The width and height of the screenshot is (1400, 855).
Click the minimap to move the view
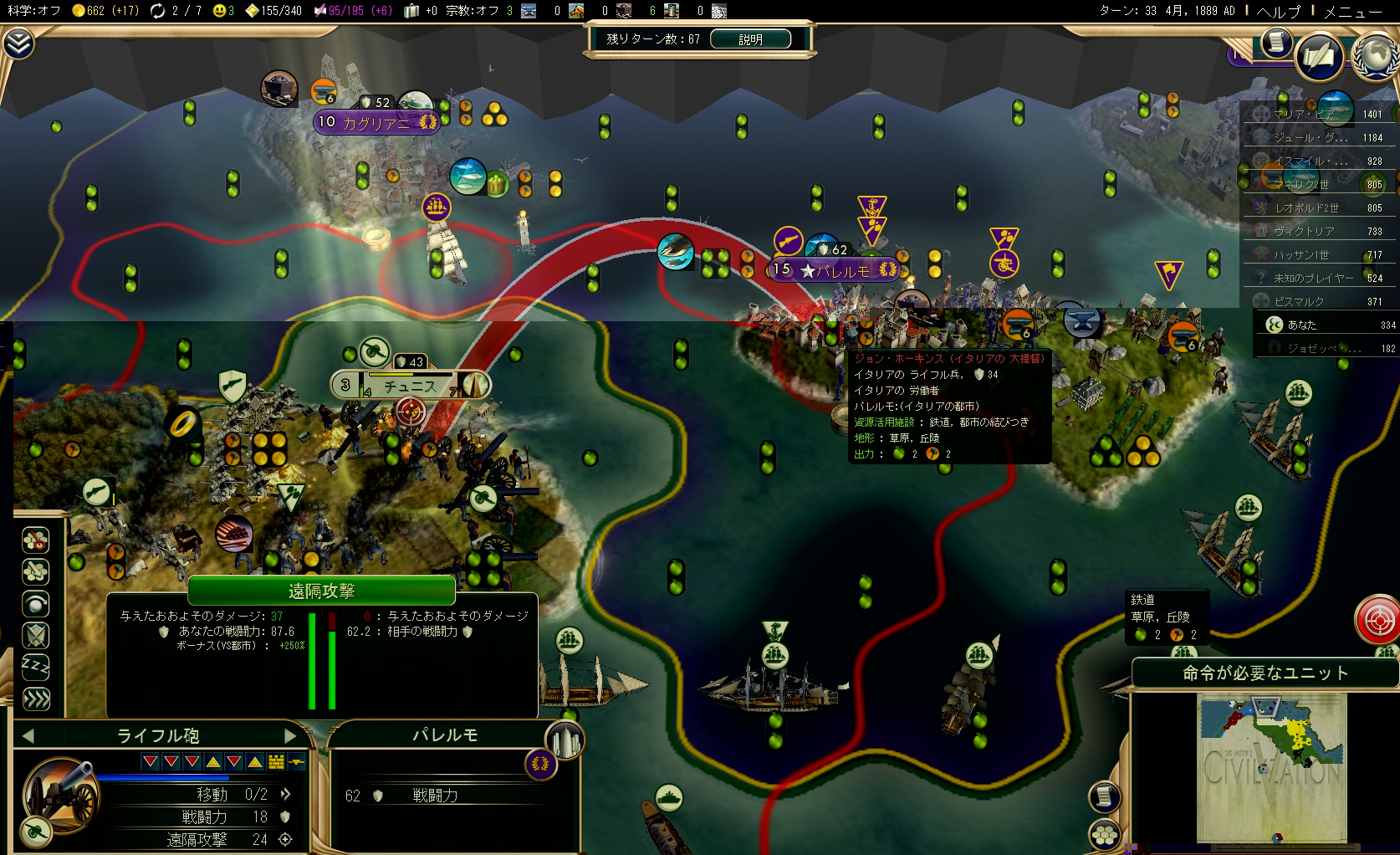coord(1271,765)
